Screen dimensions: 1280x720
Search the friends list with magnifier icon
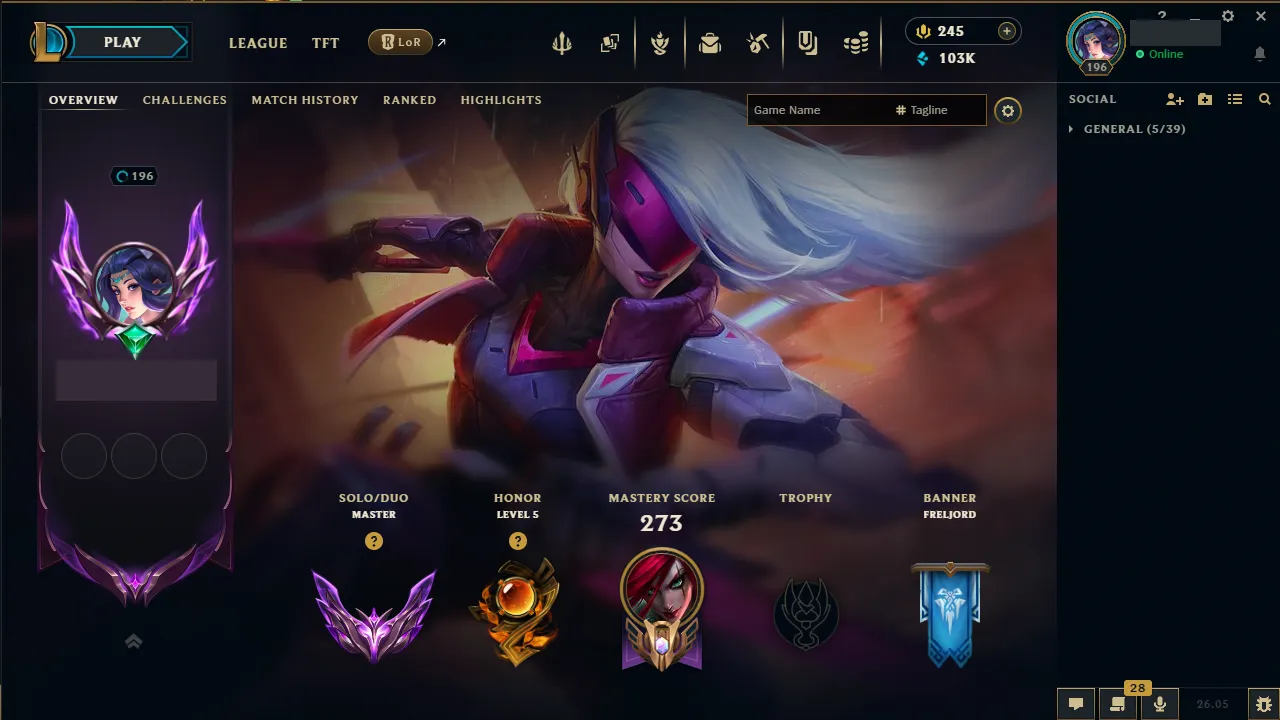[1264, 98]
